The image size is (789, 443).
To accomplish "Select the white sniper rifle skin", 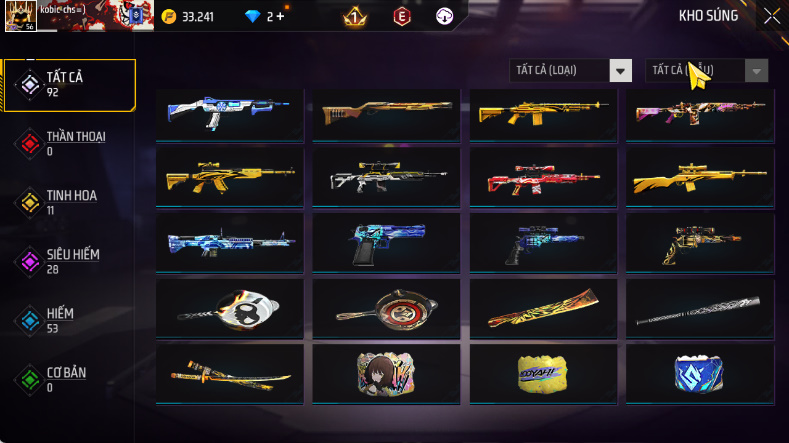I will pyautogui.click(x=386, y=178).
